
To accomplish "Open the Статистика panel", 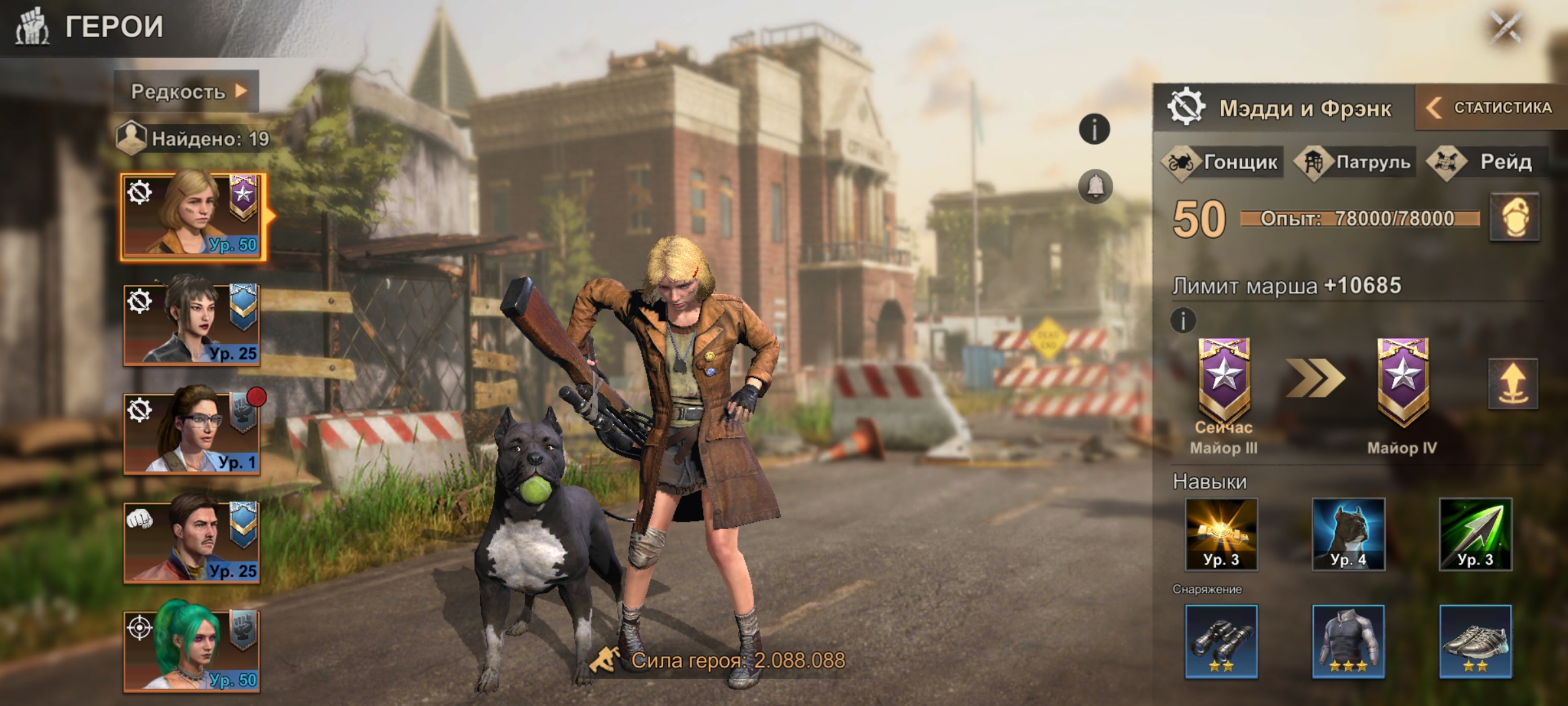I will 1491,108.
